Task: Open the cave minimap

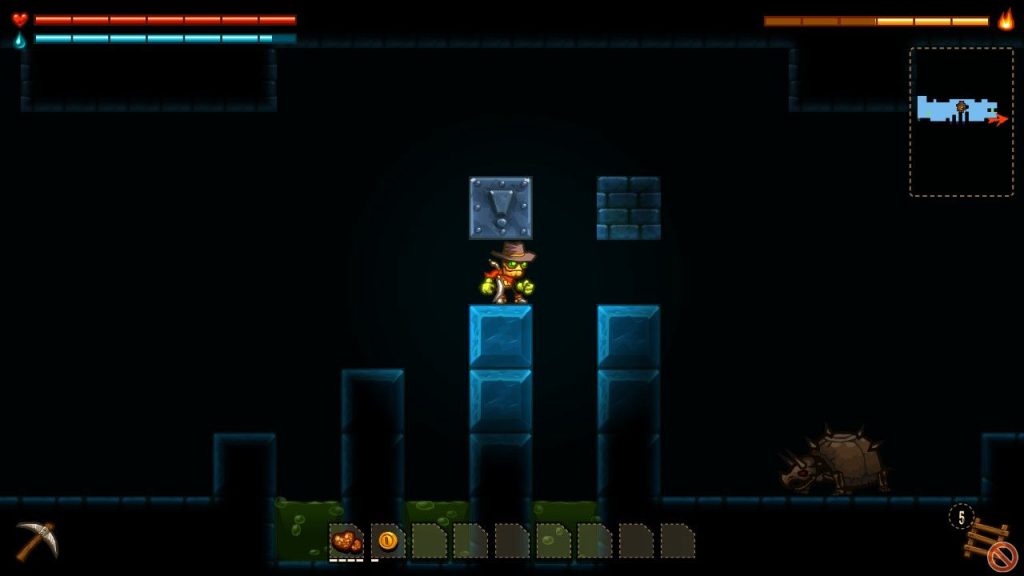Action: pos(958,121)
